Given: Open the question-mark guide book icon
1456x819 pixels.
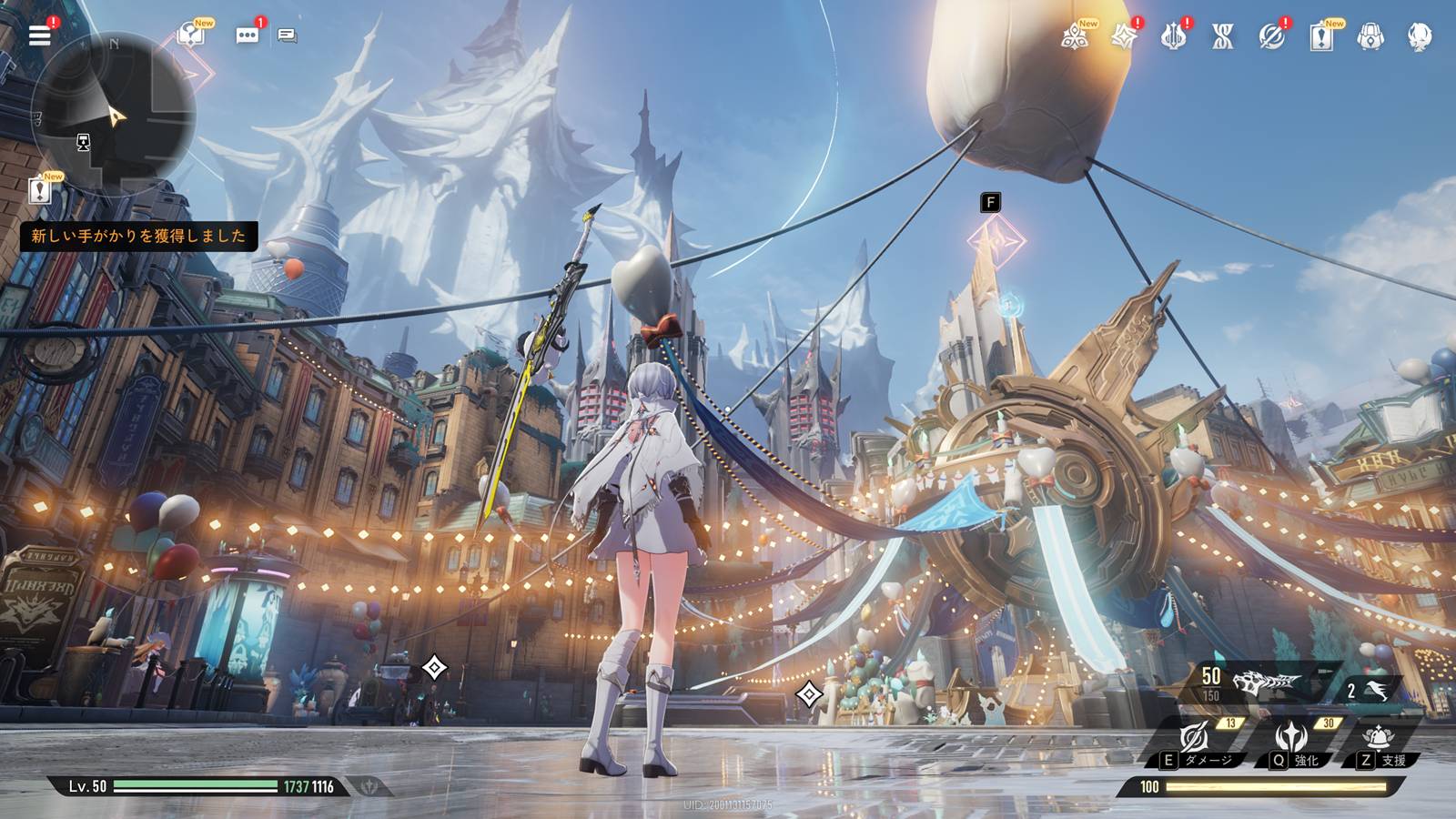Looking at the screenshot, I should (x=191, y=35).
